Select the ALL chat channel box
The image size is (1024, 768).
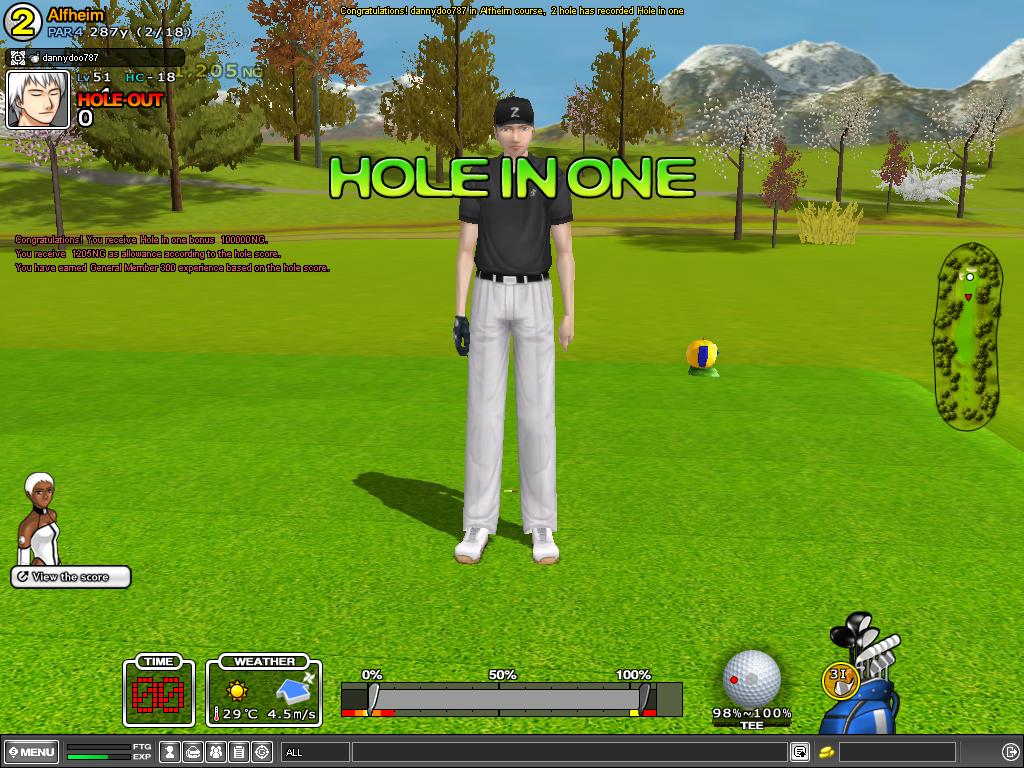click(x=315, y=752)
